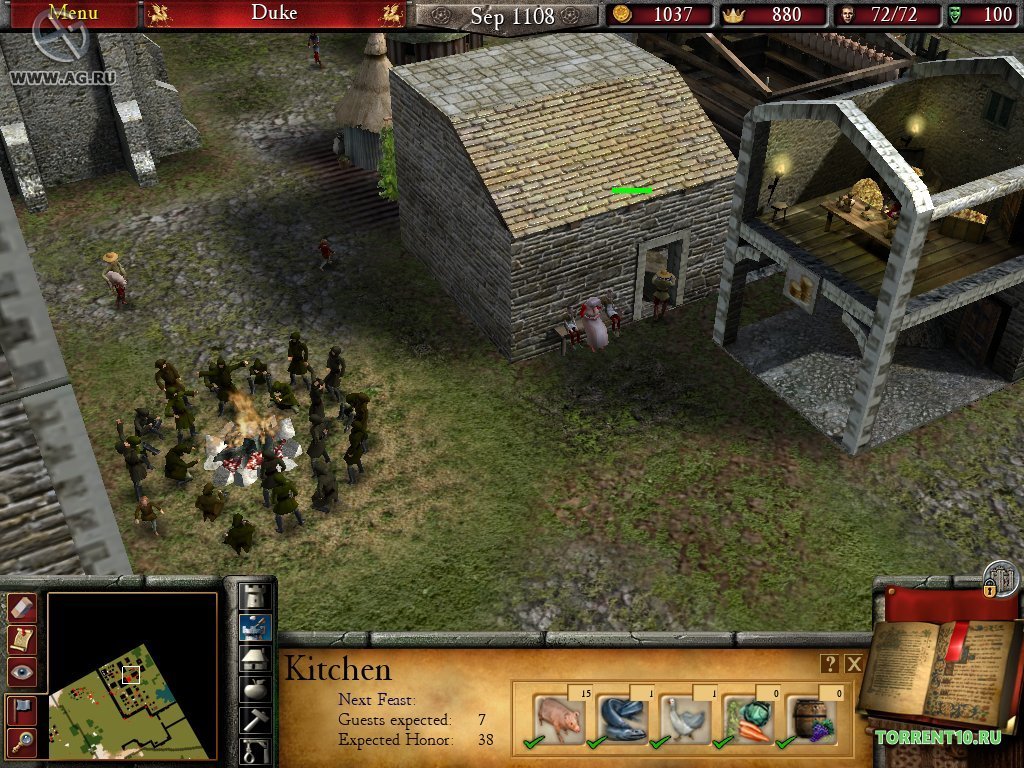Select the gallows building category
This screenshot has height=768, width=1024.
[x=256, y=750]
